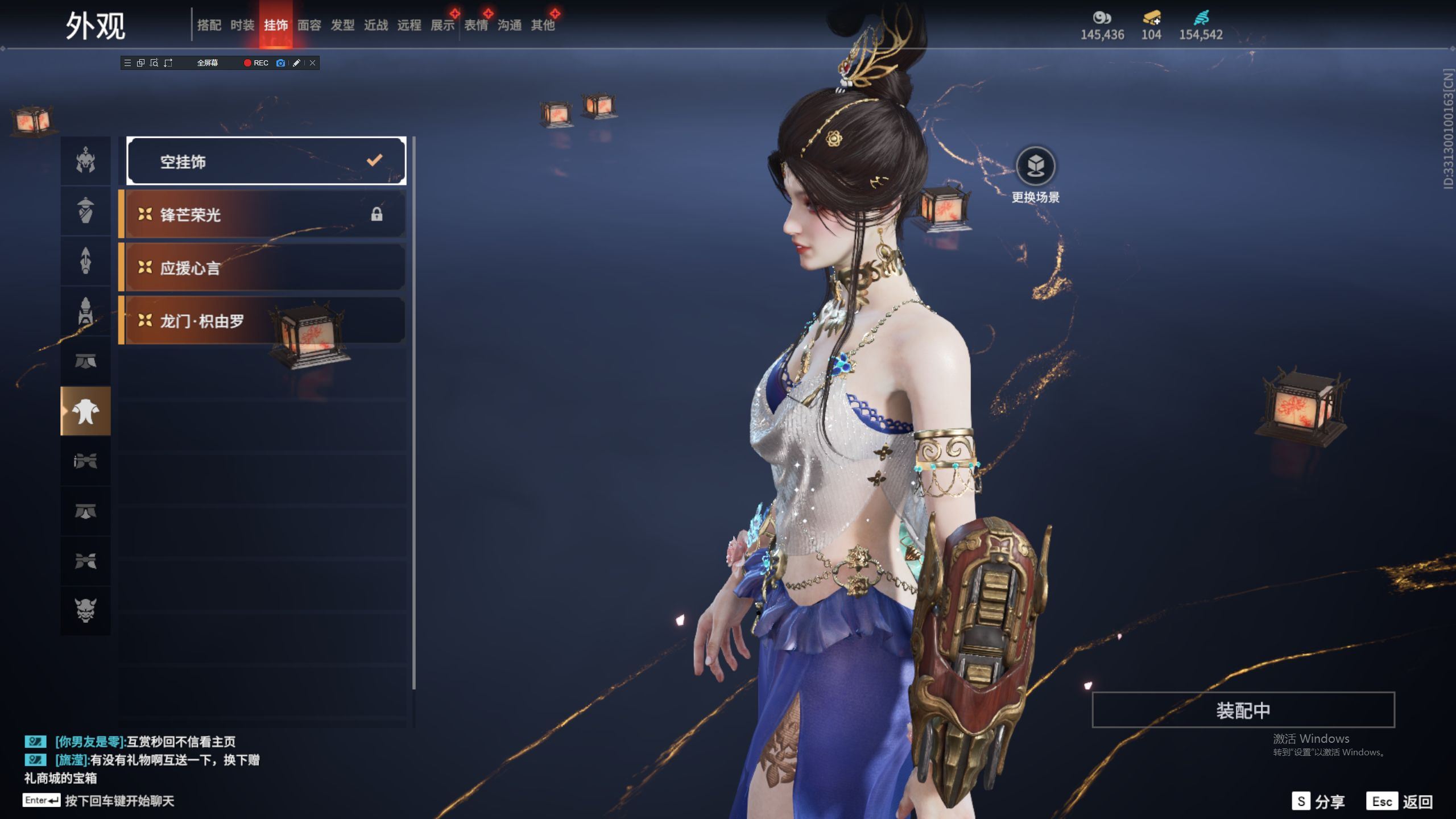This screenshot has width=1456, height=819.
Task: Select the 龙门·枳由罗 accessory
Action: point(263,321)
